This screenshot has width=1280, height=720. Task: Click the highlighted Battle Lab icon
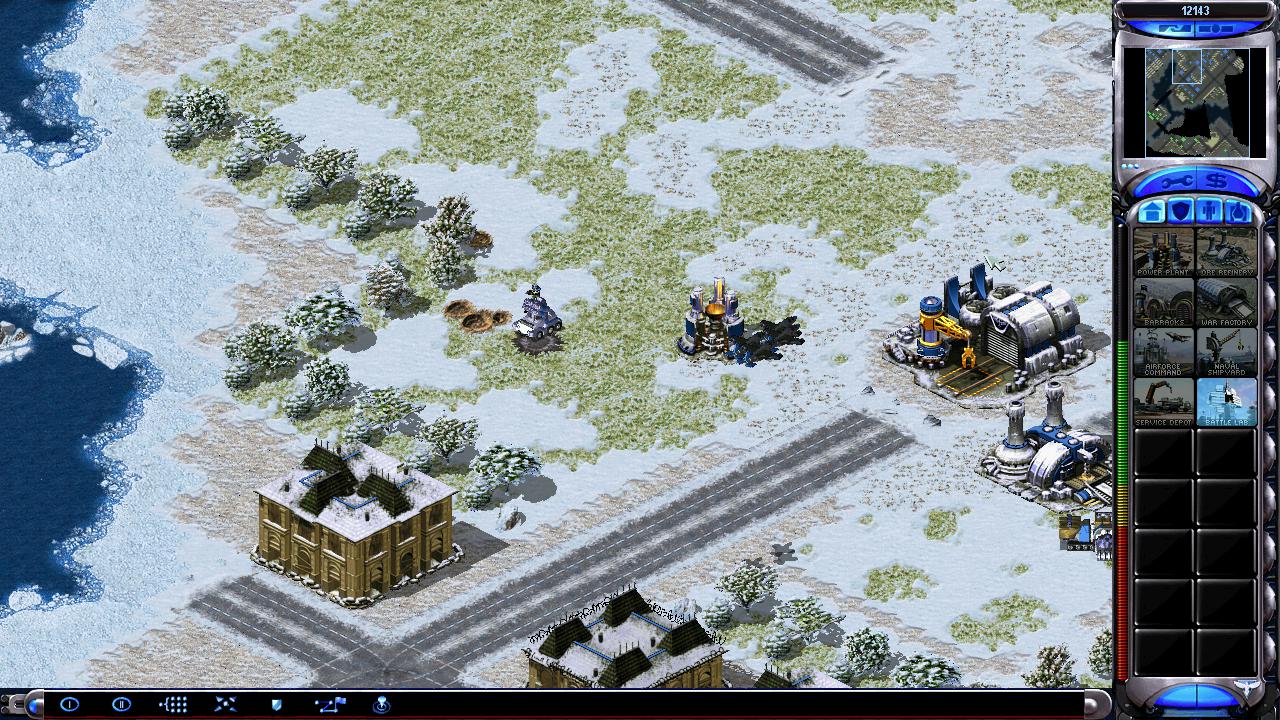coord(1226,401)
